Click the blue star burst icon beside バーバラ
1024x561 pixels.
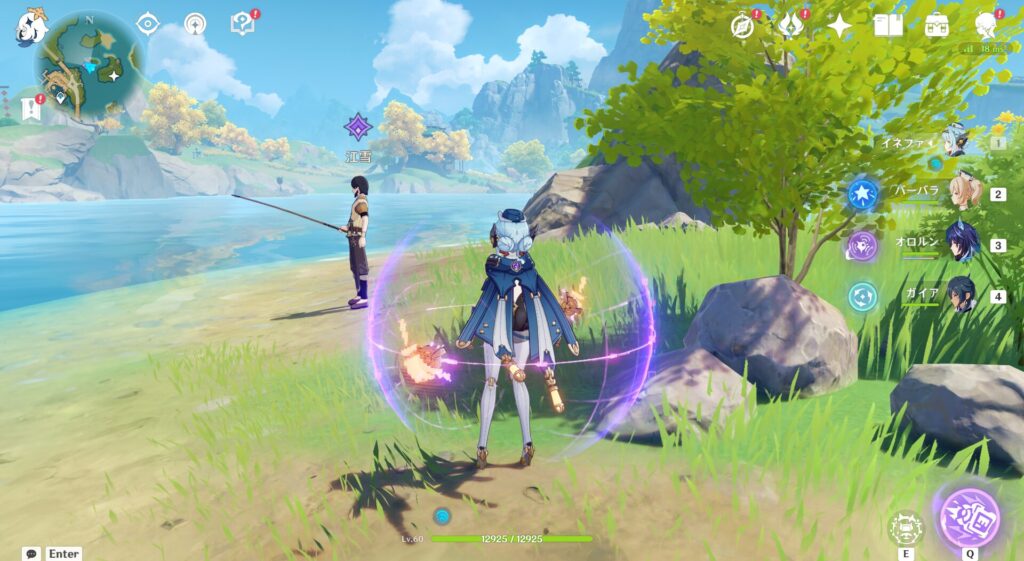[862, 194]
